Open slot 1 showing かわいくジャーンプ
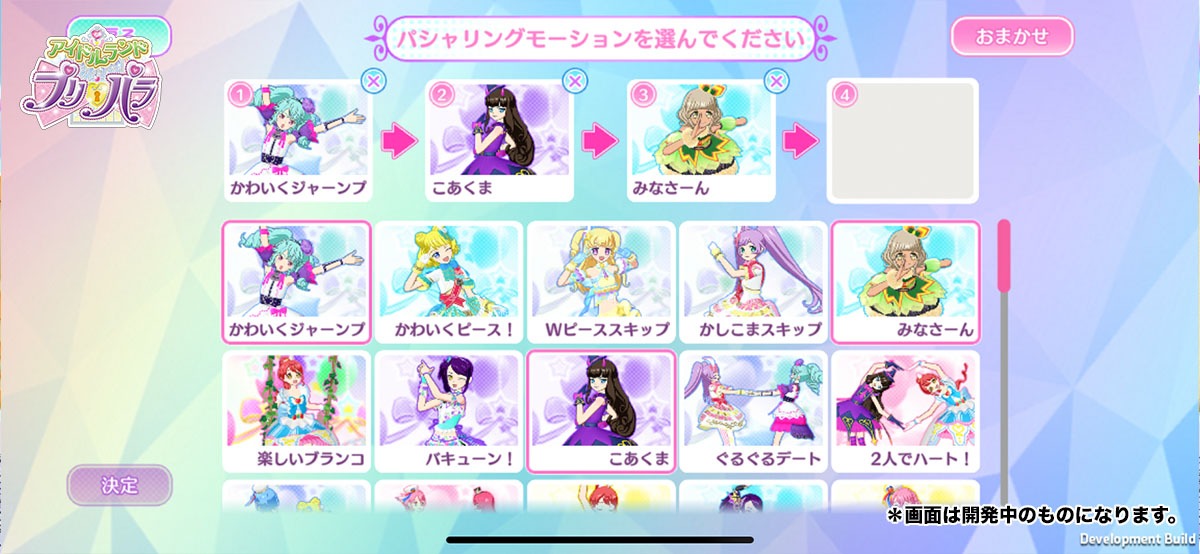This screenshot has height=554, width=1200. [297, 140]
